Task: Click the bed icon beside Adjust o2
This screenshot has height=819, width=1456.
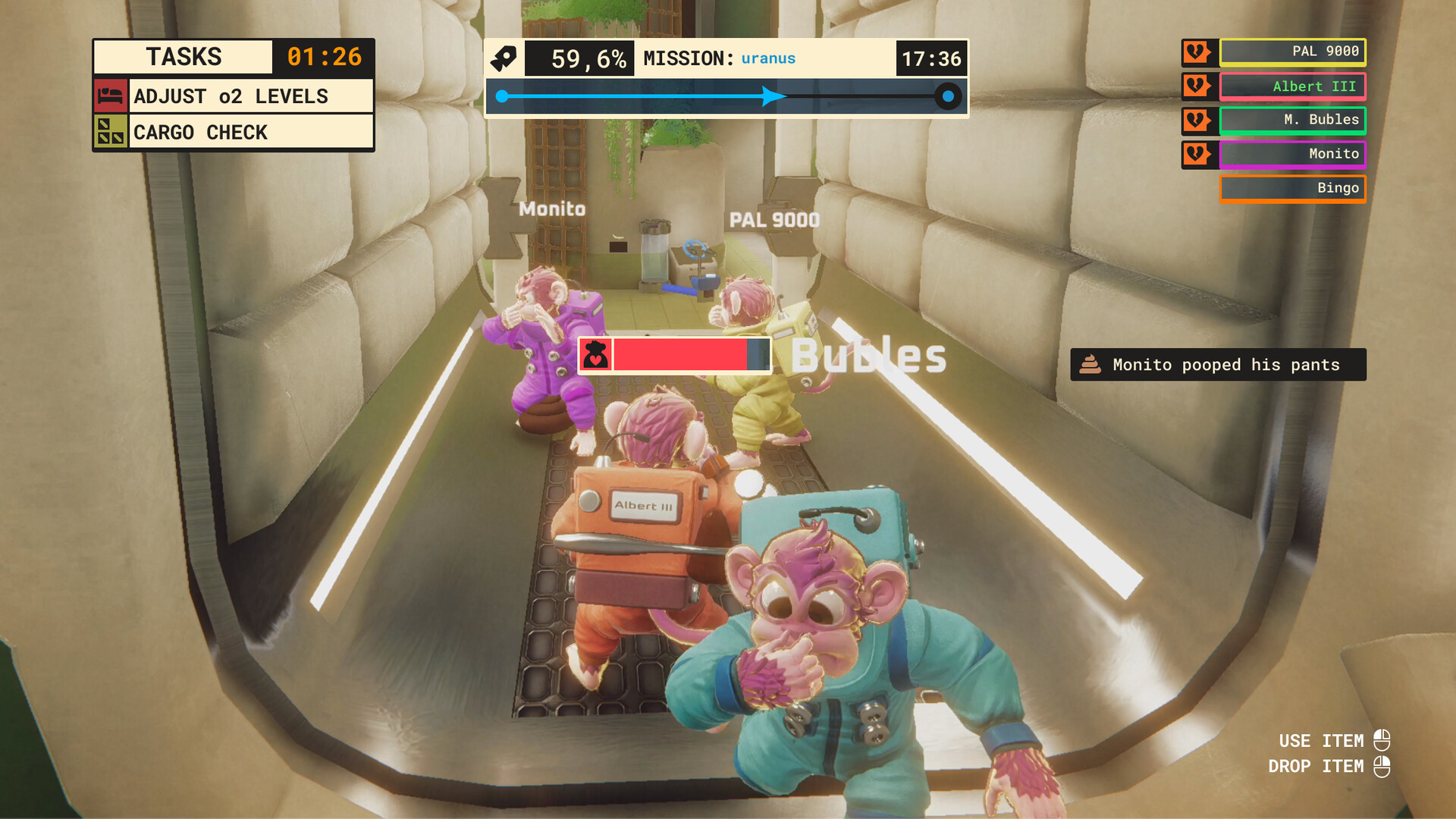Action: click(x=111, y=96)
